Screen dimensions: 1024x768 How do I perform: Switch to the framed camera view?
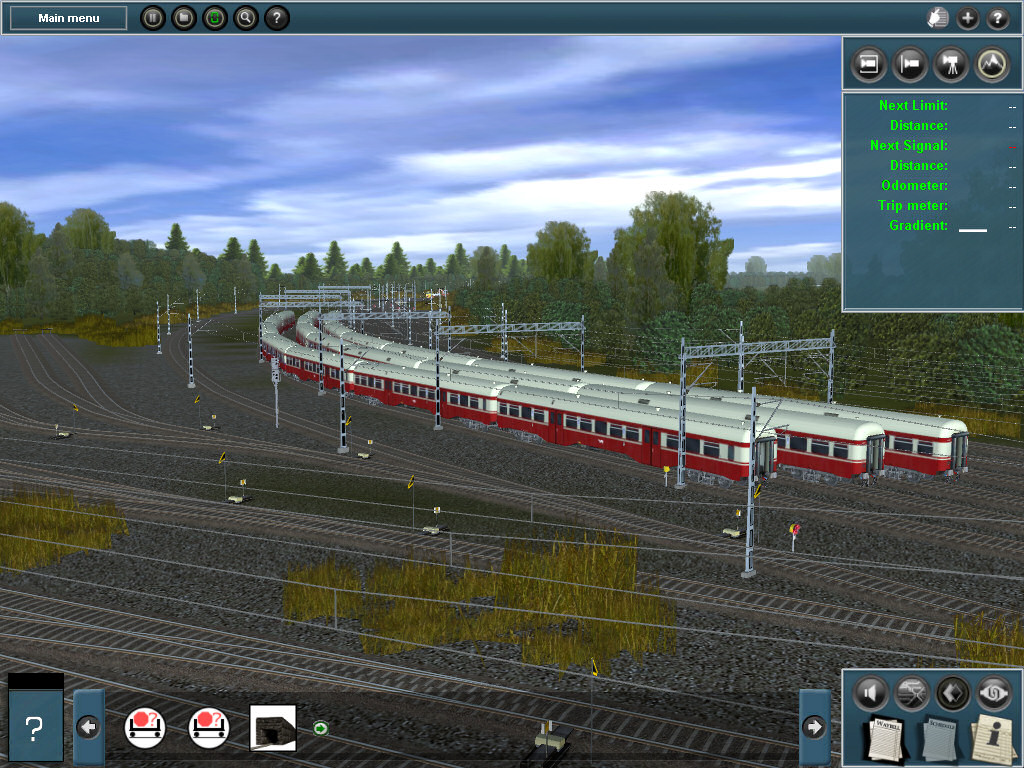[869, 63]
